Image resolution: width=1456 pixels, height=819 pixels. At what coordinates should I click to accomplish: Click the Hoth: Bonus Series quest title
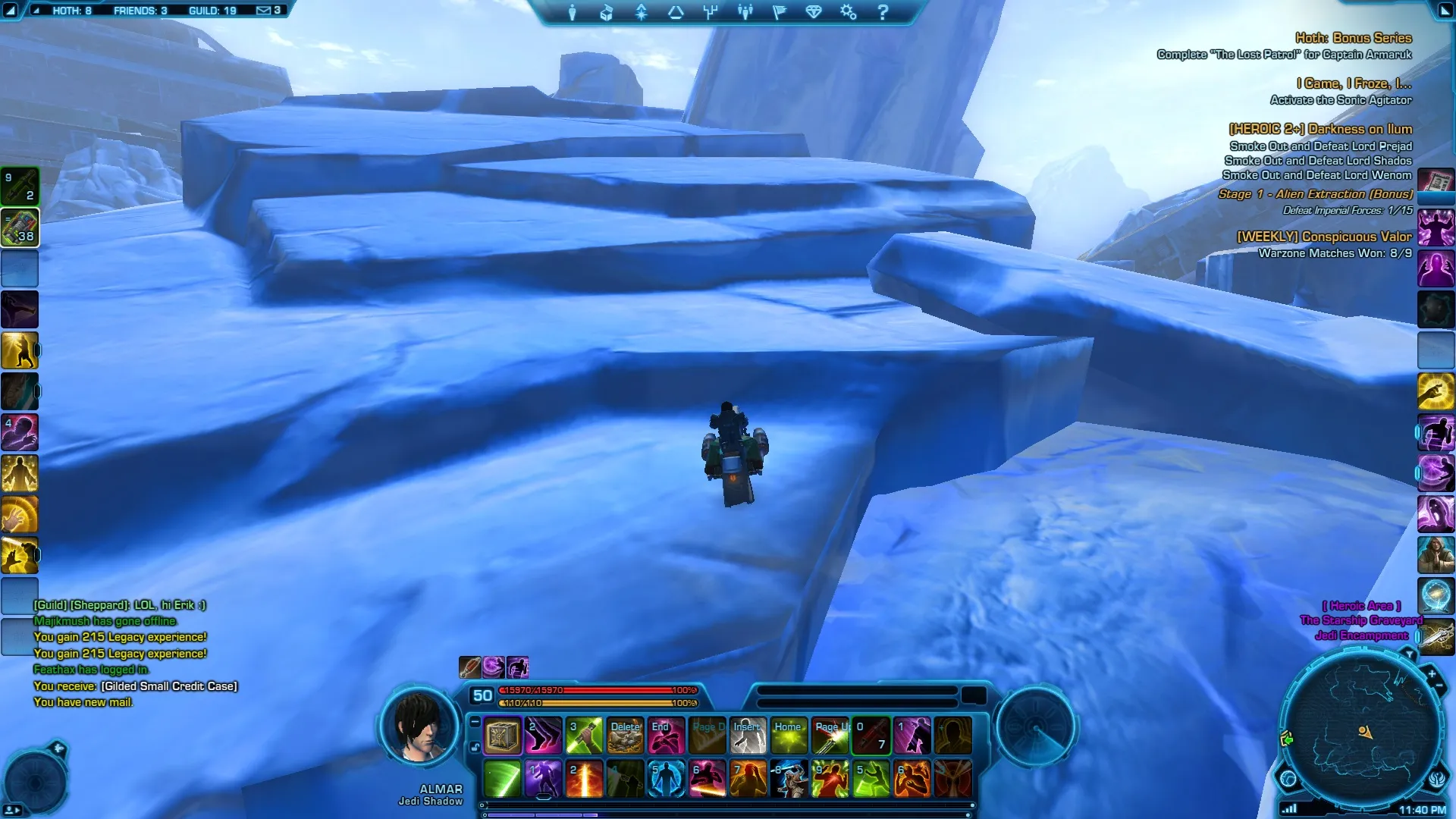1353,38
